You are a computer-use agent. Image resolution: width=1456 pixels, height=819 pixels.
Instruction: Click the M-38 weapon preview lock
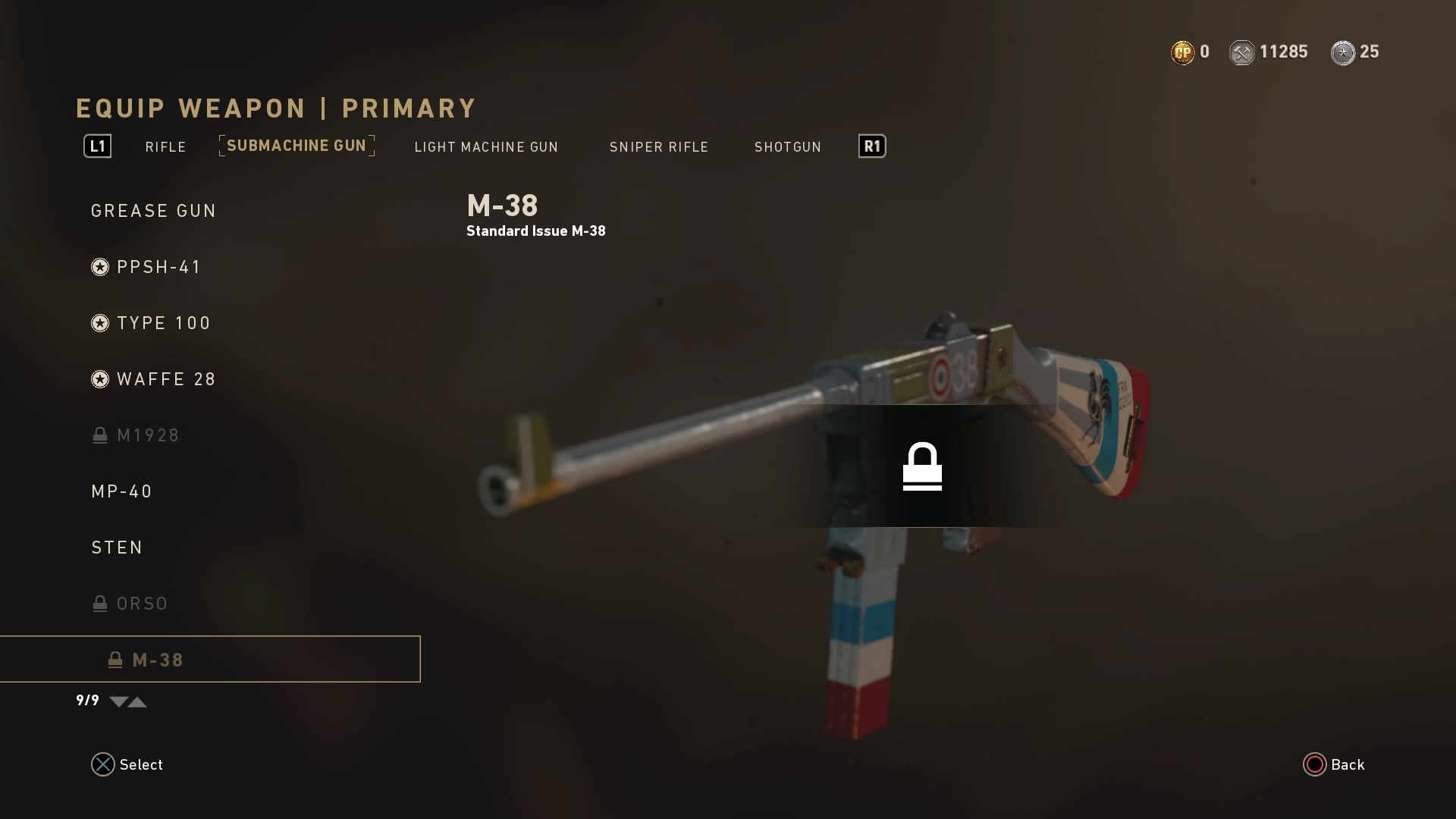pos(922,466)
